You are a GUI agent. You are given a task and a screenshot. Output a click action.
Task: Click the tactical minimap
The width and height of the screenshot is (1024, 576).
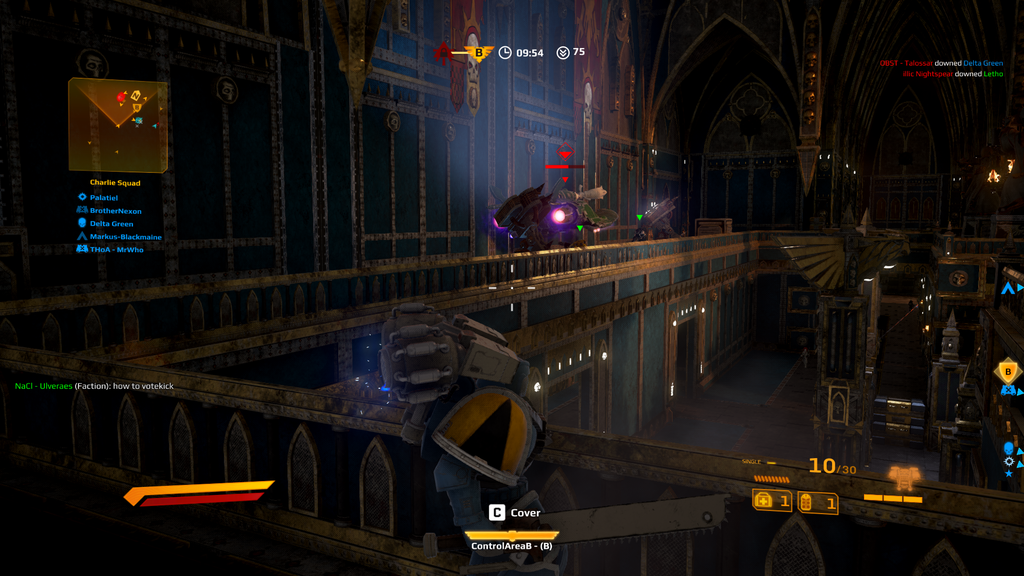(117, 124)
